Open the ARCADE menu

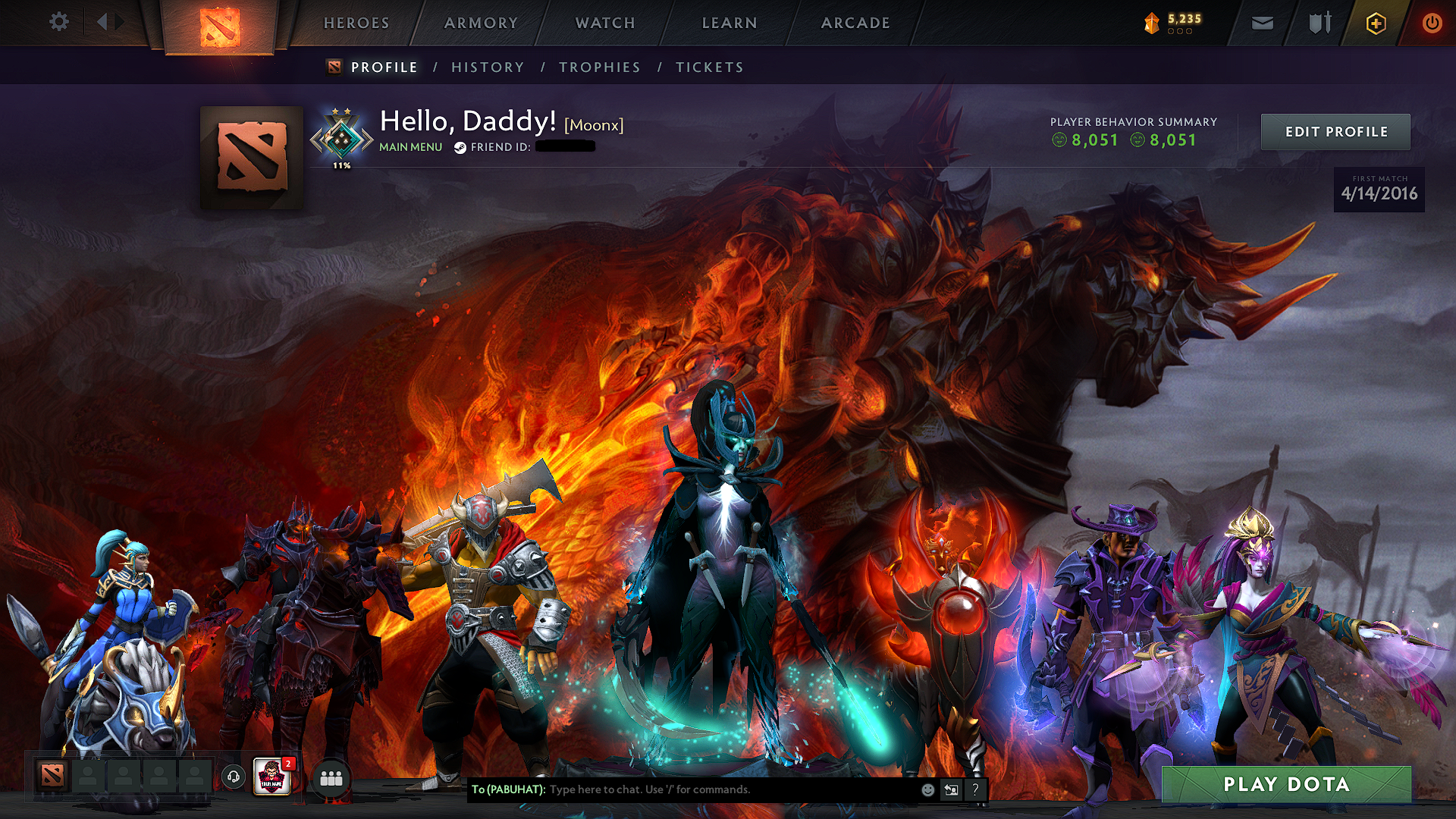click(855, 23)
